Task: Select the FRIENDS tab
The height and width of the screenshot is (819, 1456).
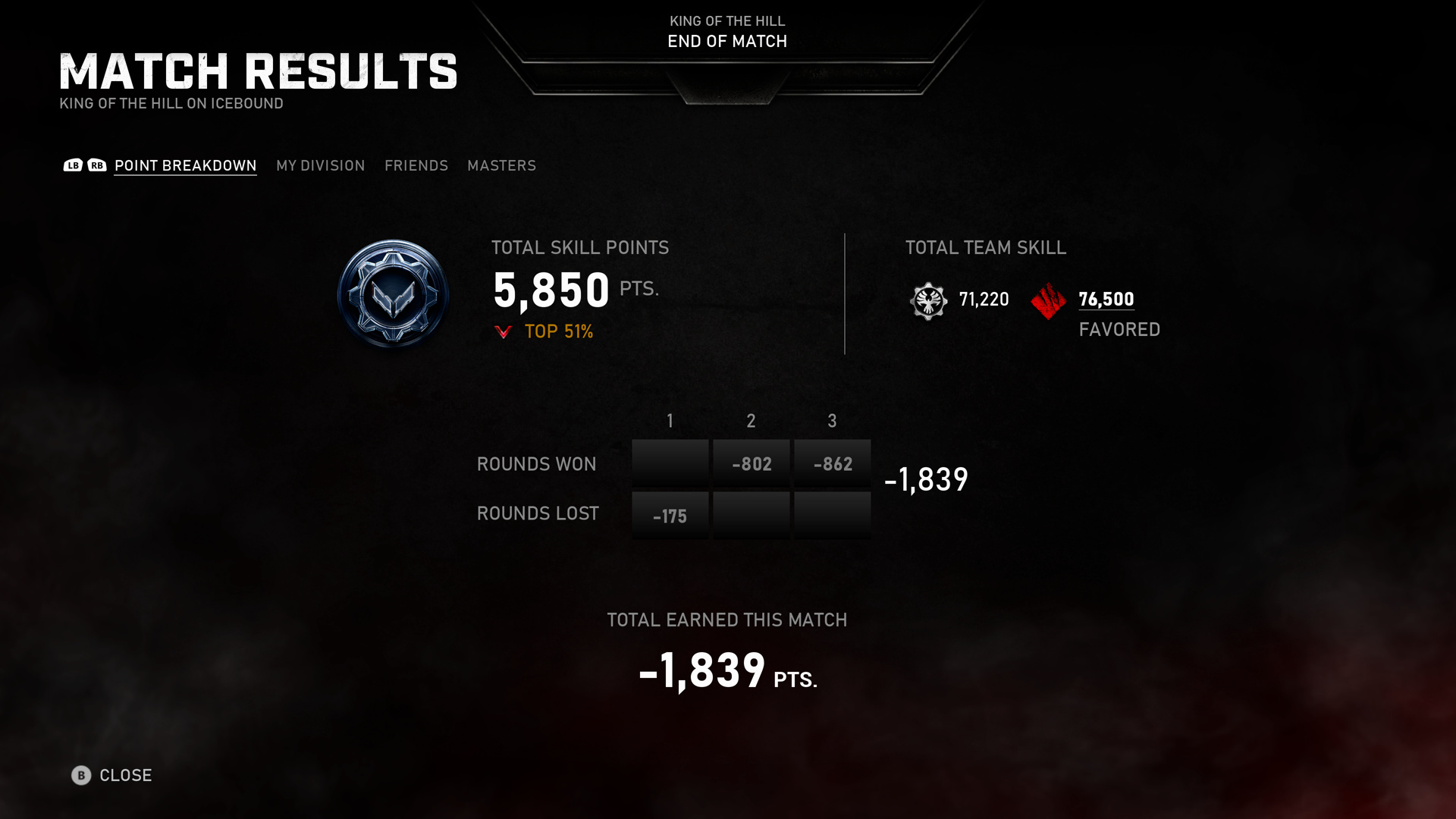Action: [x=416, y=165]
